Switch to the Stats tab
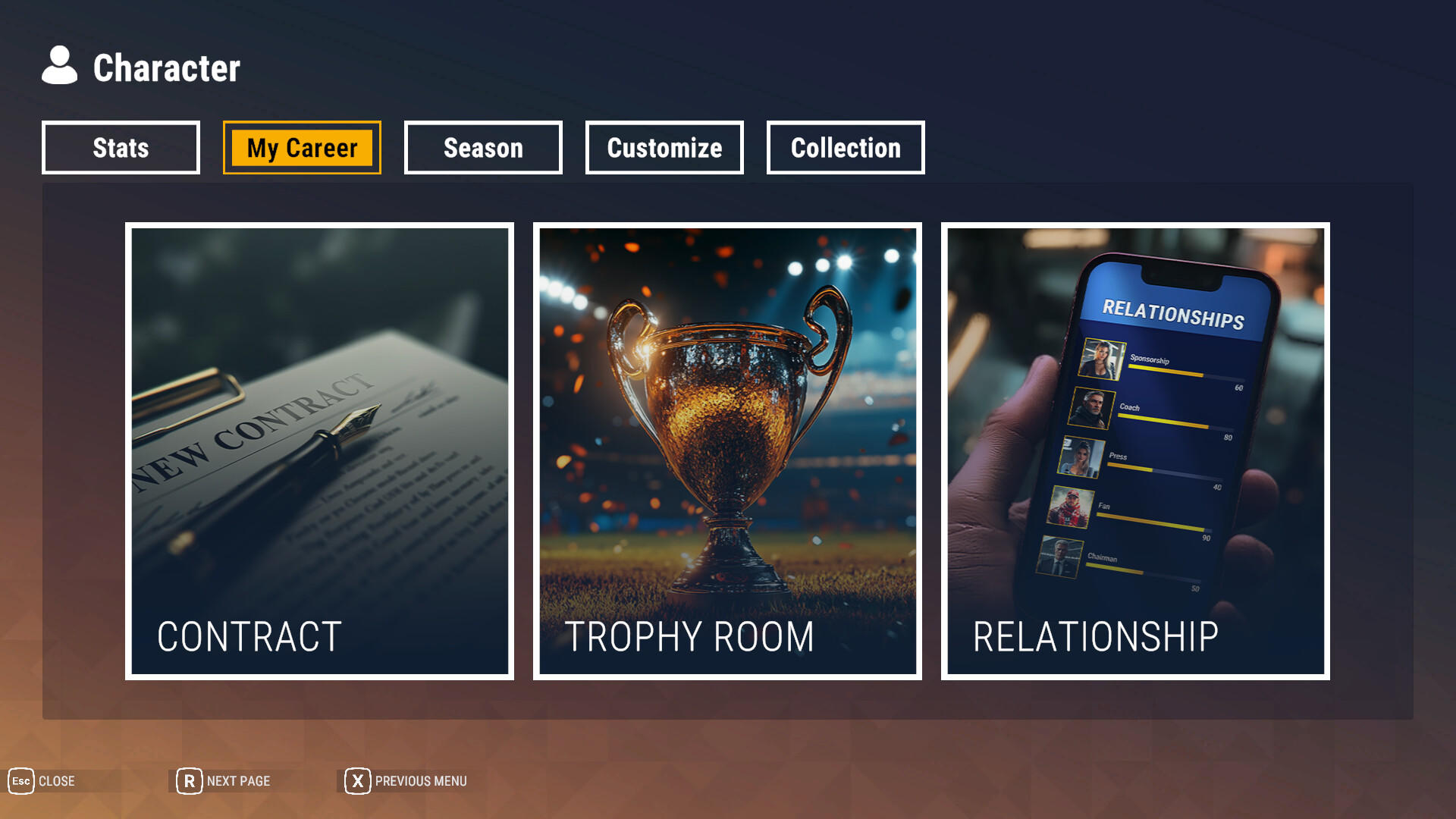Screen dimensions: 1456x819 (x=120, y=148)
